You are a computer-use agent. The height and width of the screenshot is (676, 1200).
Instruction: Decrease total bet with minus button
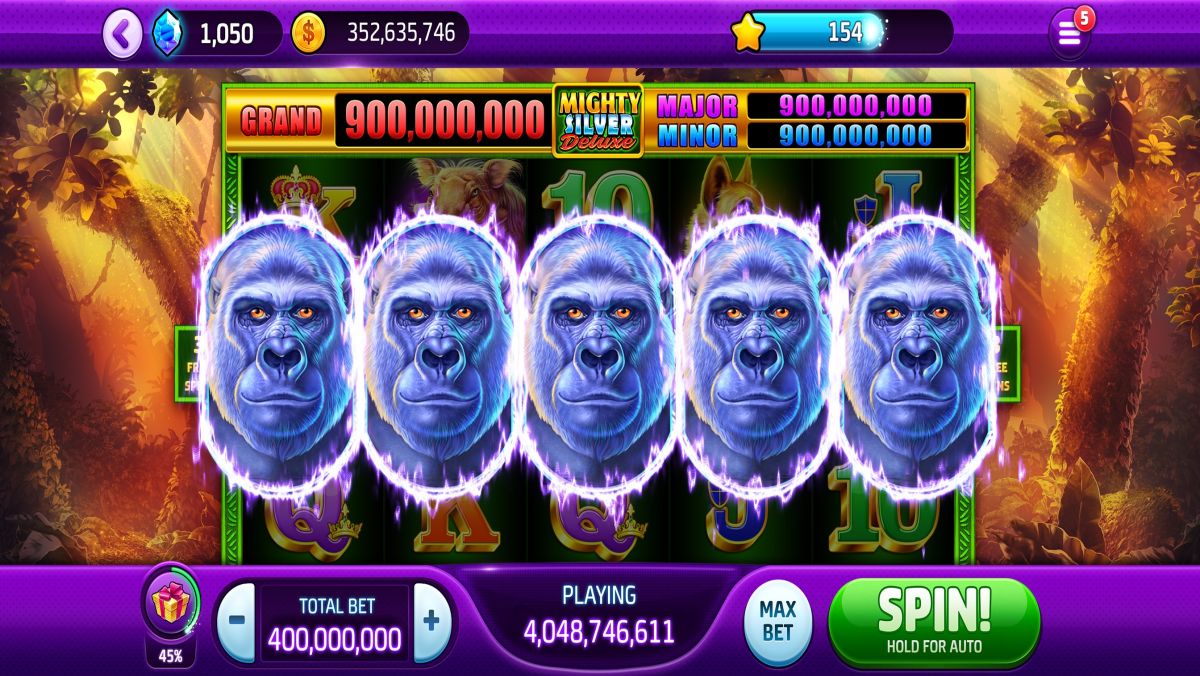(236, 621)
